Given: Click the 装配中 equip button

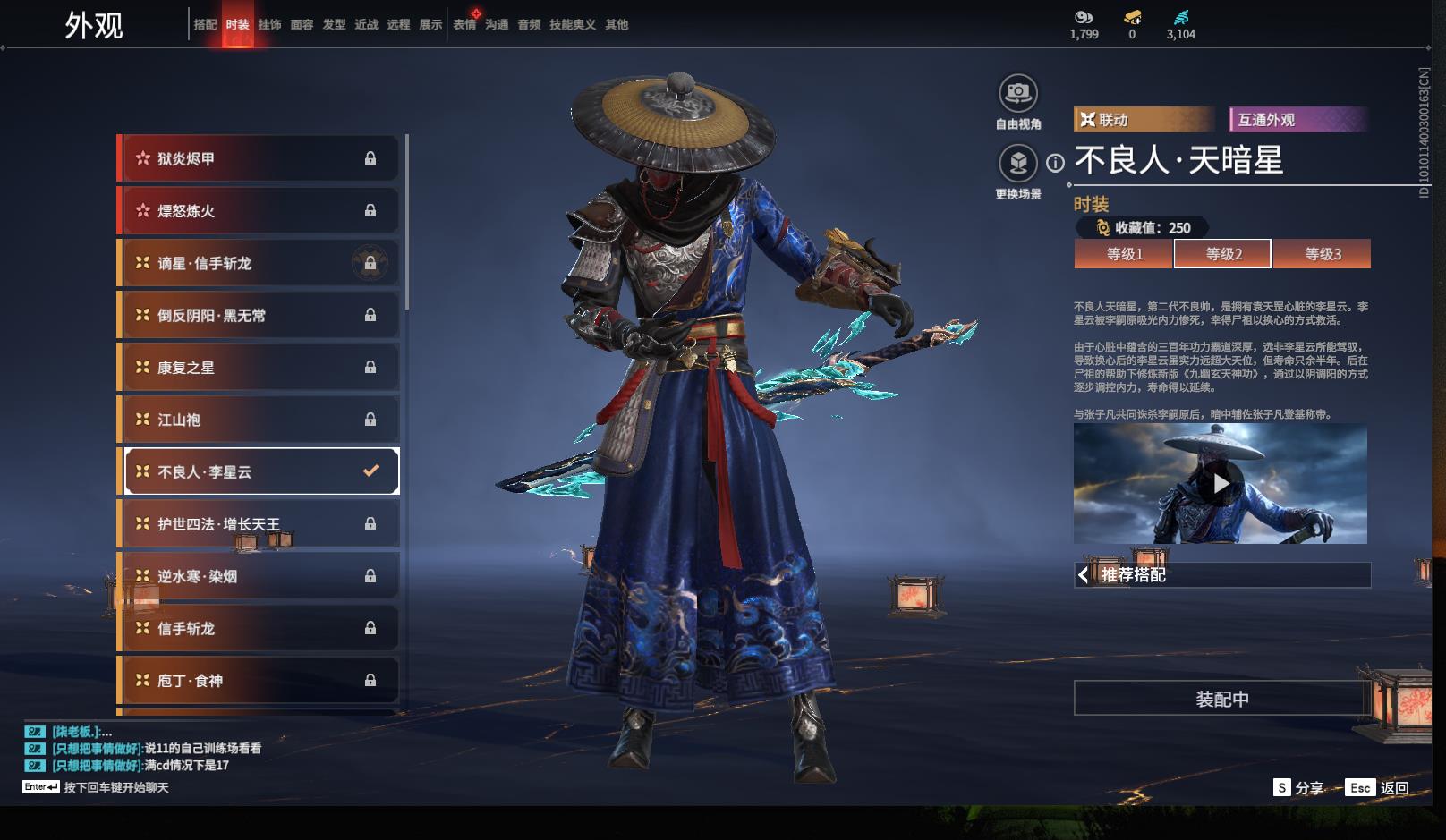Looking at the screenshot, I should 1221,699.
